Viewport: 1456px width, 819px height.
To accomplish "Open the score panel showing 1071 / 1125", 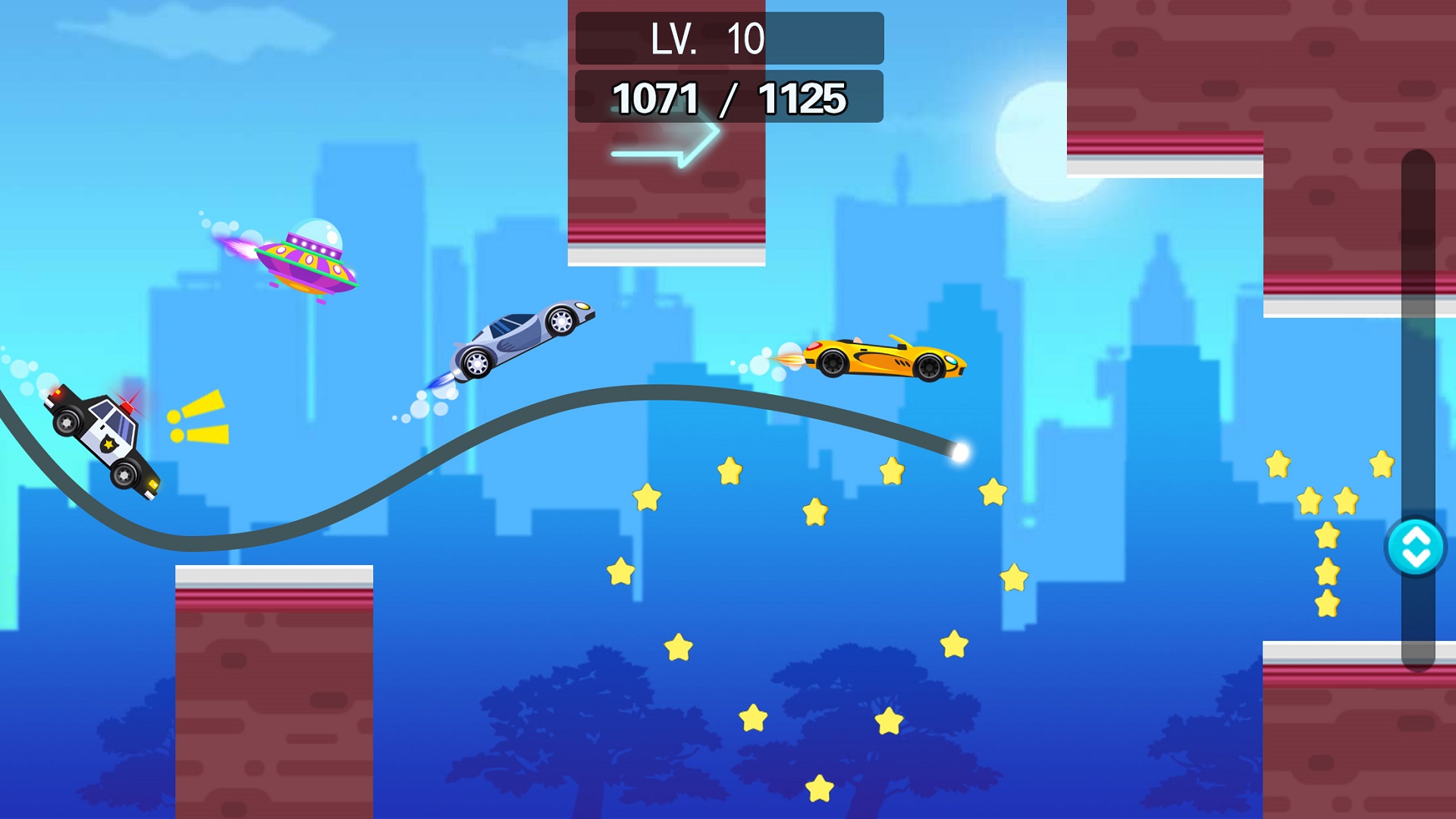I will tap(728, 97).
